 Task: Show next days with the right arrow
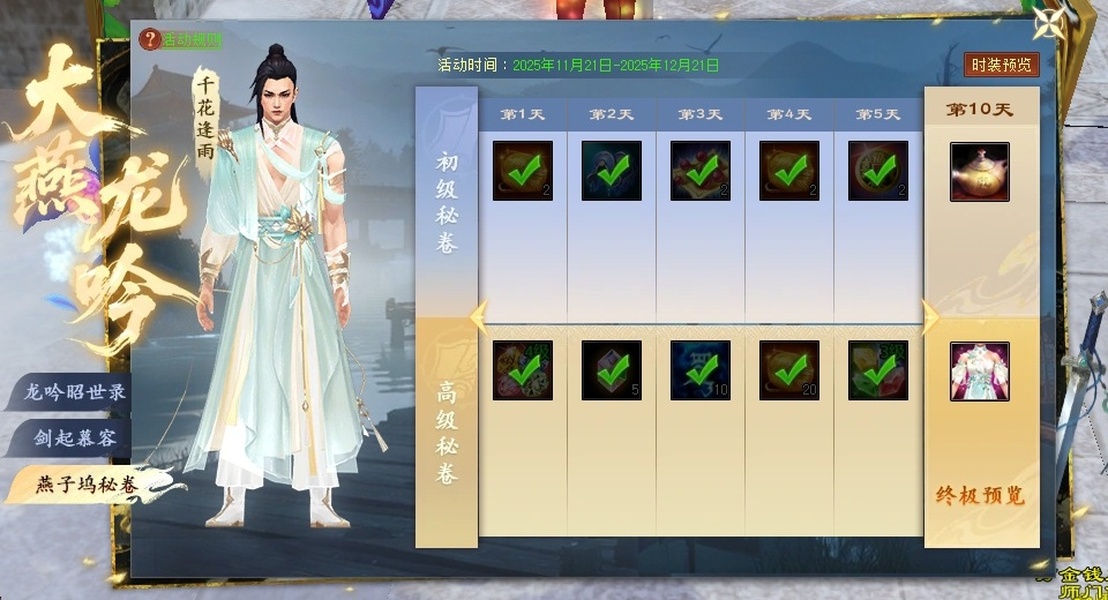pyautogui.click(x=929, y=317)
